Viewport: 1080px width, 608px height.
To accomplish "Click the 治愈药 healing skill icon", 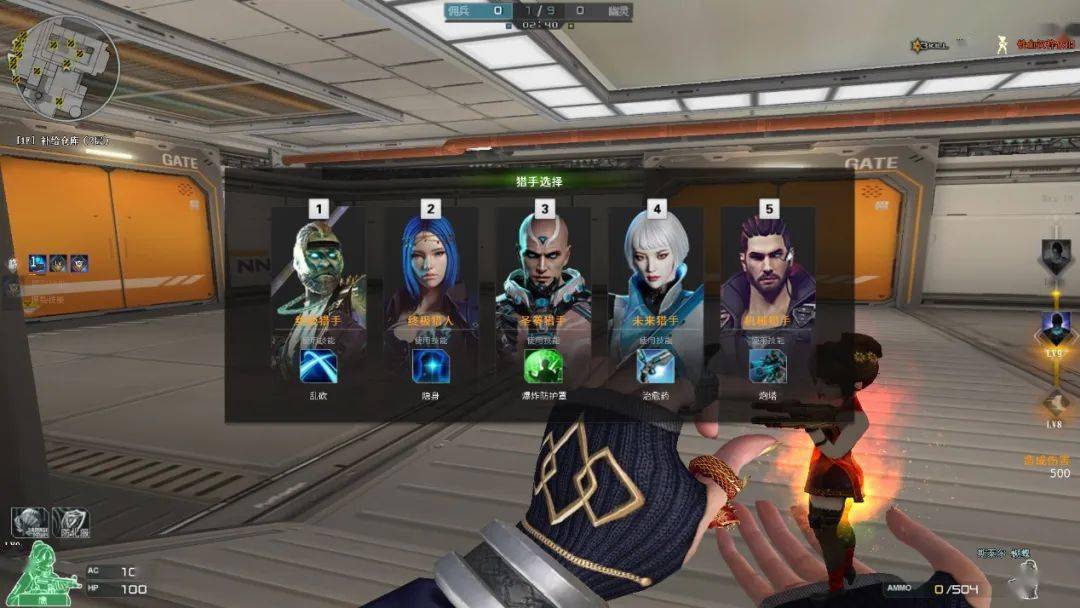I will (656, 367).
